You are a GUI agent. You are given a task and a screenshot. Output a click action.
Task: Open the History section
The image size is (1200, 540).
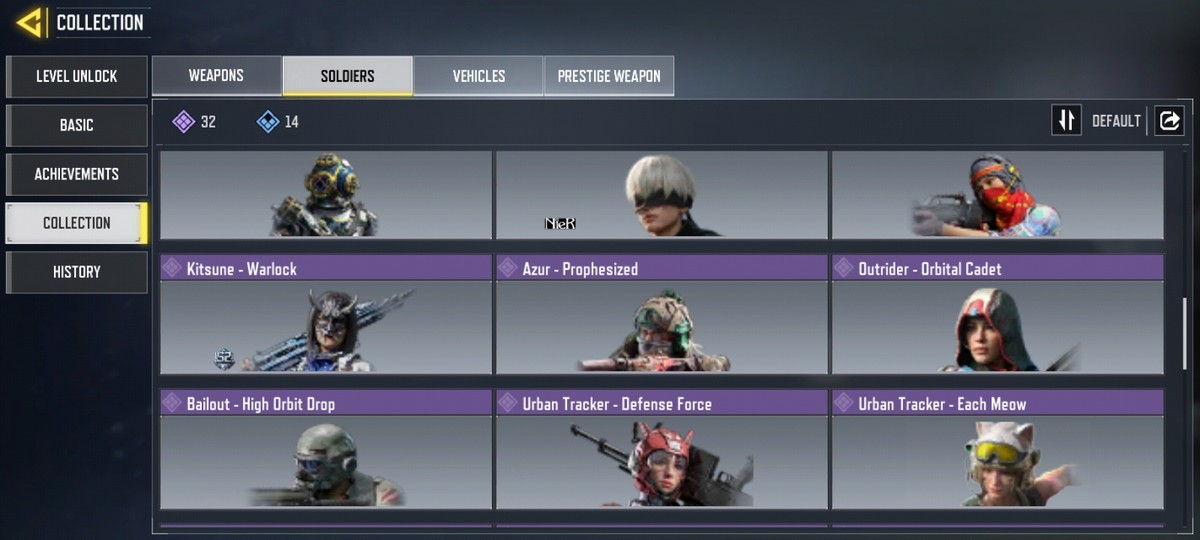(x=77, y=272)
